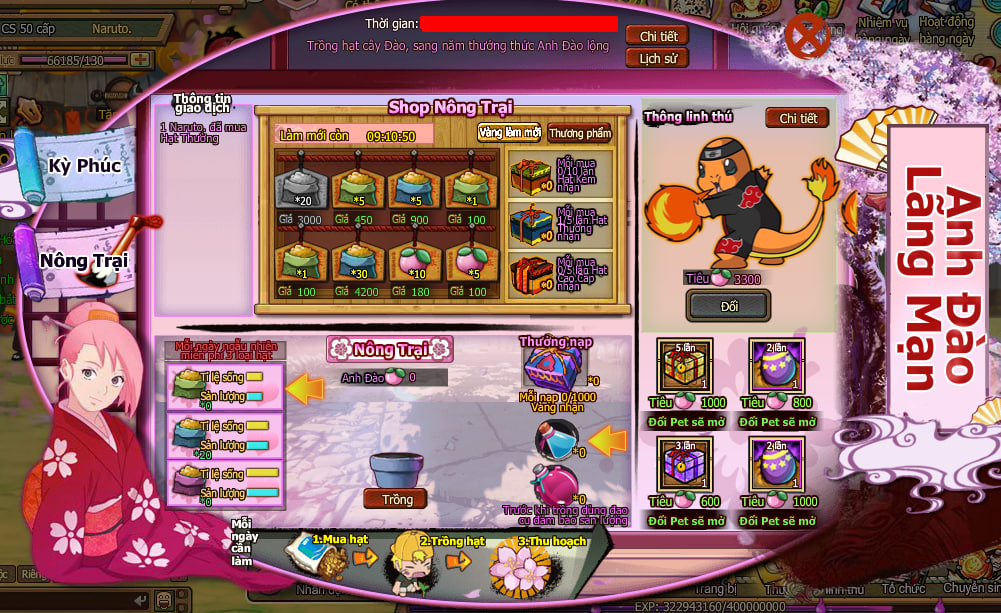Open the Kỳ Phúc tab

click(x=84, y=165)
